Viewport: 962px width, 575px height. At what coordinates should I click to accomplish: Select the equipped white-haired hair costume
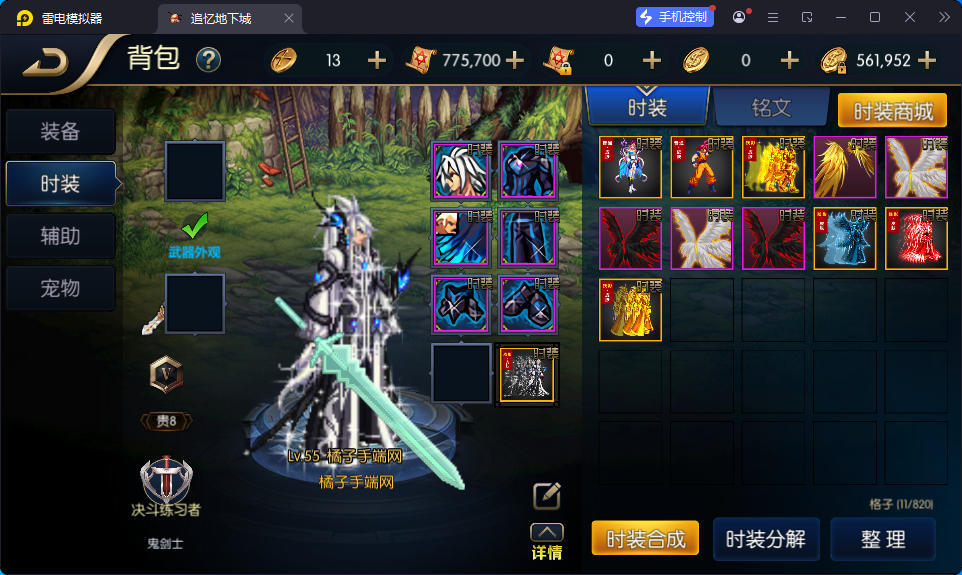tap(462, 171)
